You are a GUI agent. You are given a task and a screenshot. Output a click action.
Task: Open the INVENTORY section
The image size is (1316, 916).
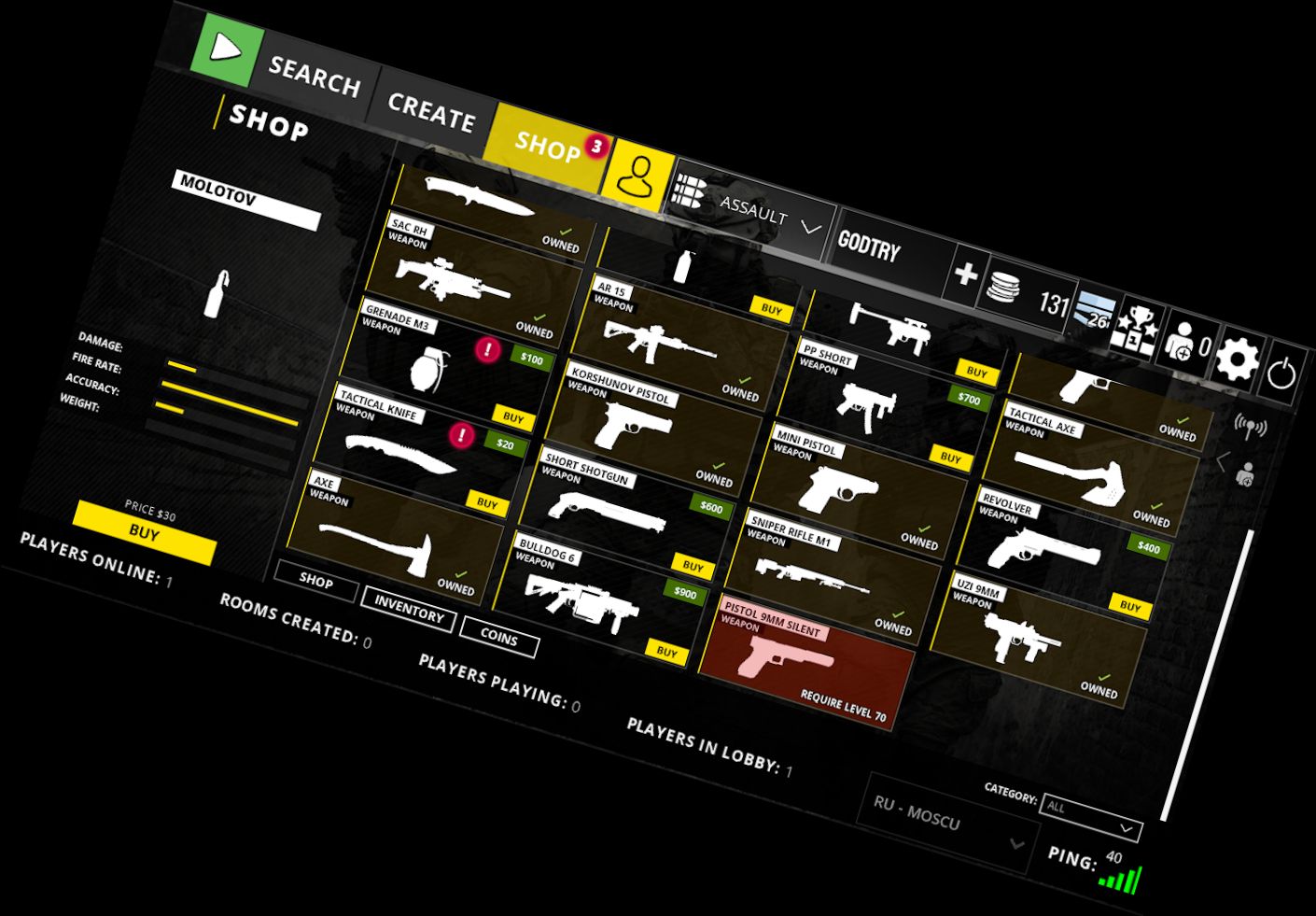pyautogui.click(x=408, y=609)
